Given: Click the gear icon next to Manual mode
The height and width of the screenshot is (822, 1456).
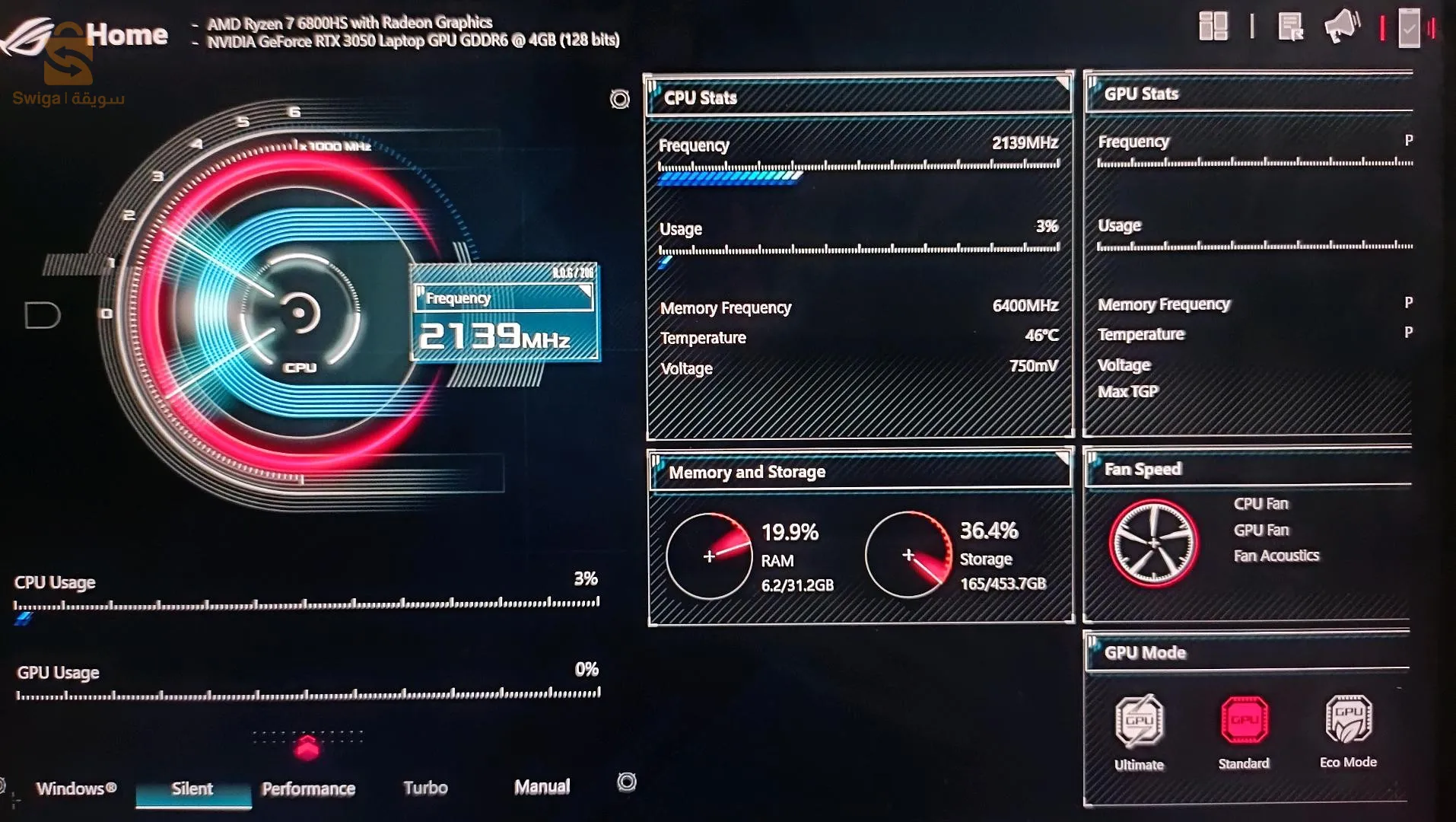Looking at the screenshot, I should (x=626, y=782).
